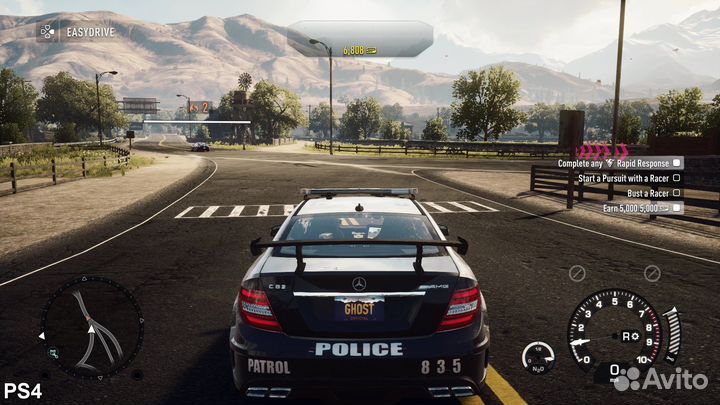720x405 pixels.
Task: Tick the Bust a Racer objective checkbox
Action: pyautogui.click(x=677, y=192)
